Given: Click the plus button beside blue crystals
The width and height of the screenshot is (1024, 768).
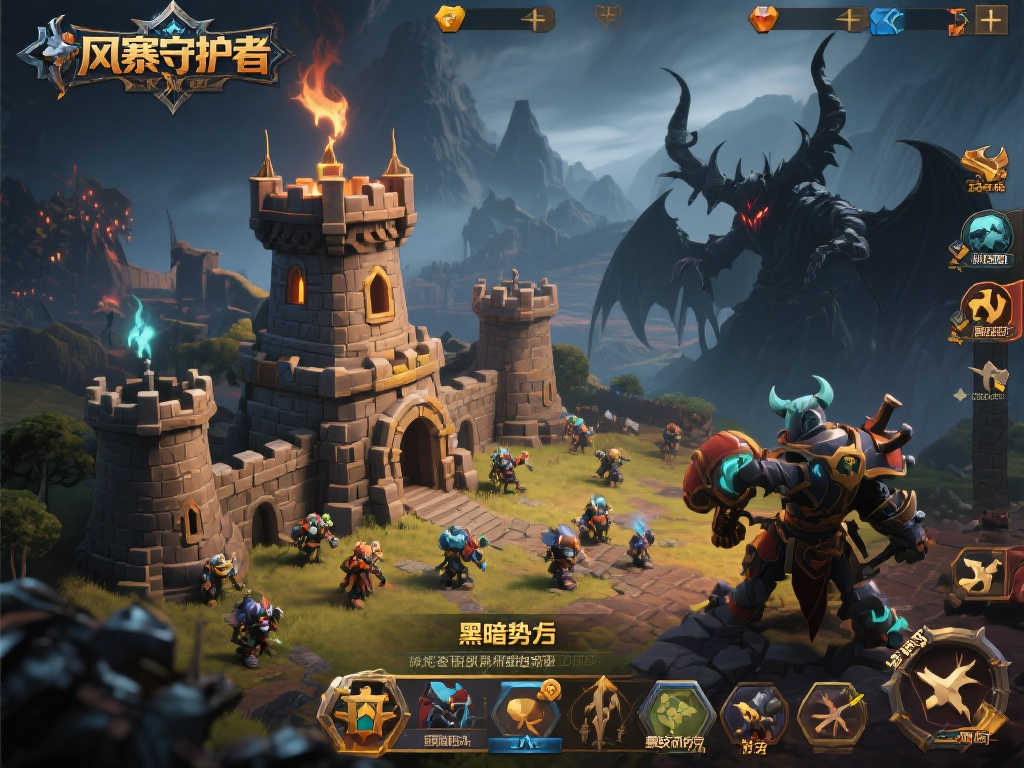Looking at the screenshot, I should 990,19.
